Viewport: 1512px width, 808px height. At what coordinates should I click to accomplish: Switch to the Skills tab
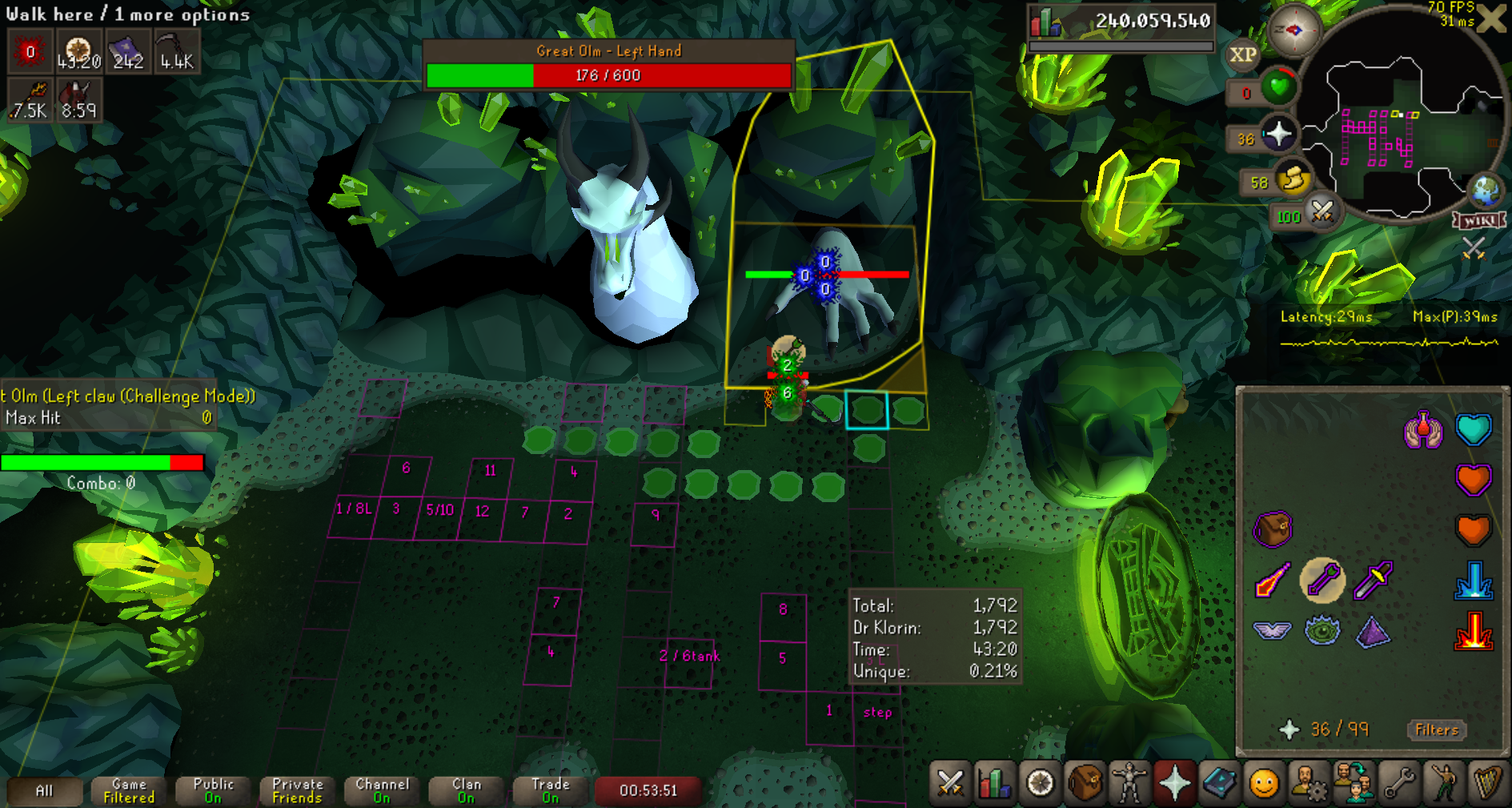pyautogui.click(x=994, y=782)
